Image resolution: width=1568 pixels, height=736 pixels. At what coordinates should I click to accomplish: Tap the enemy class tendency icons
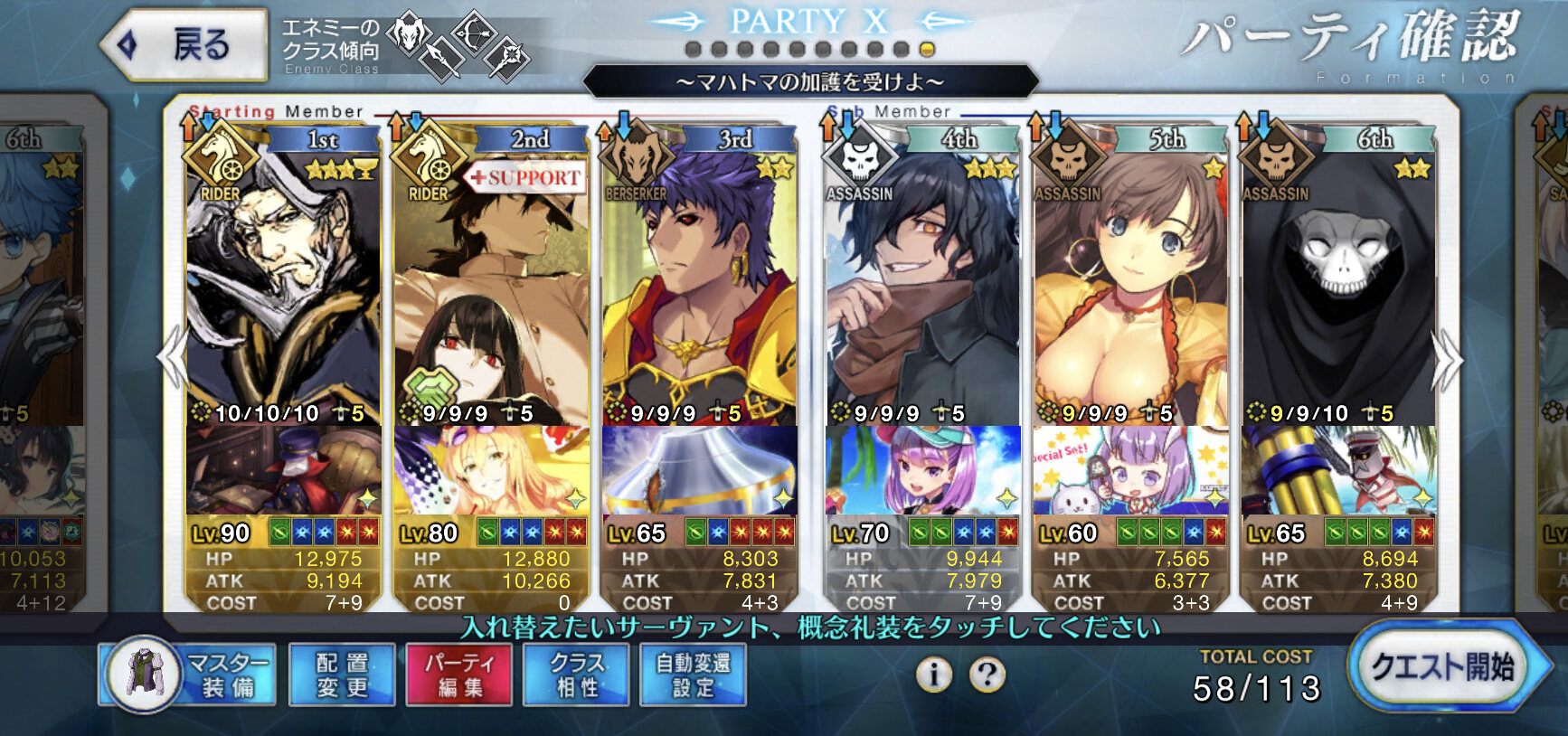click(458, 45)
